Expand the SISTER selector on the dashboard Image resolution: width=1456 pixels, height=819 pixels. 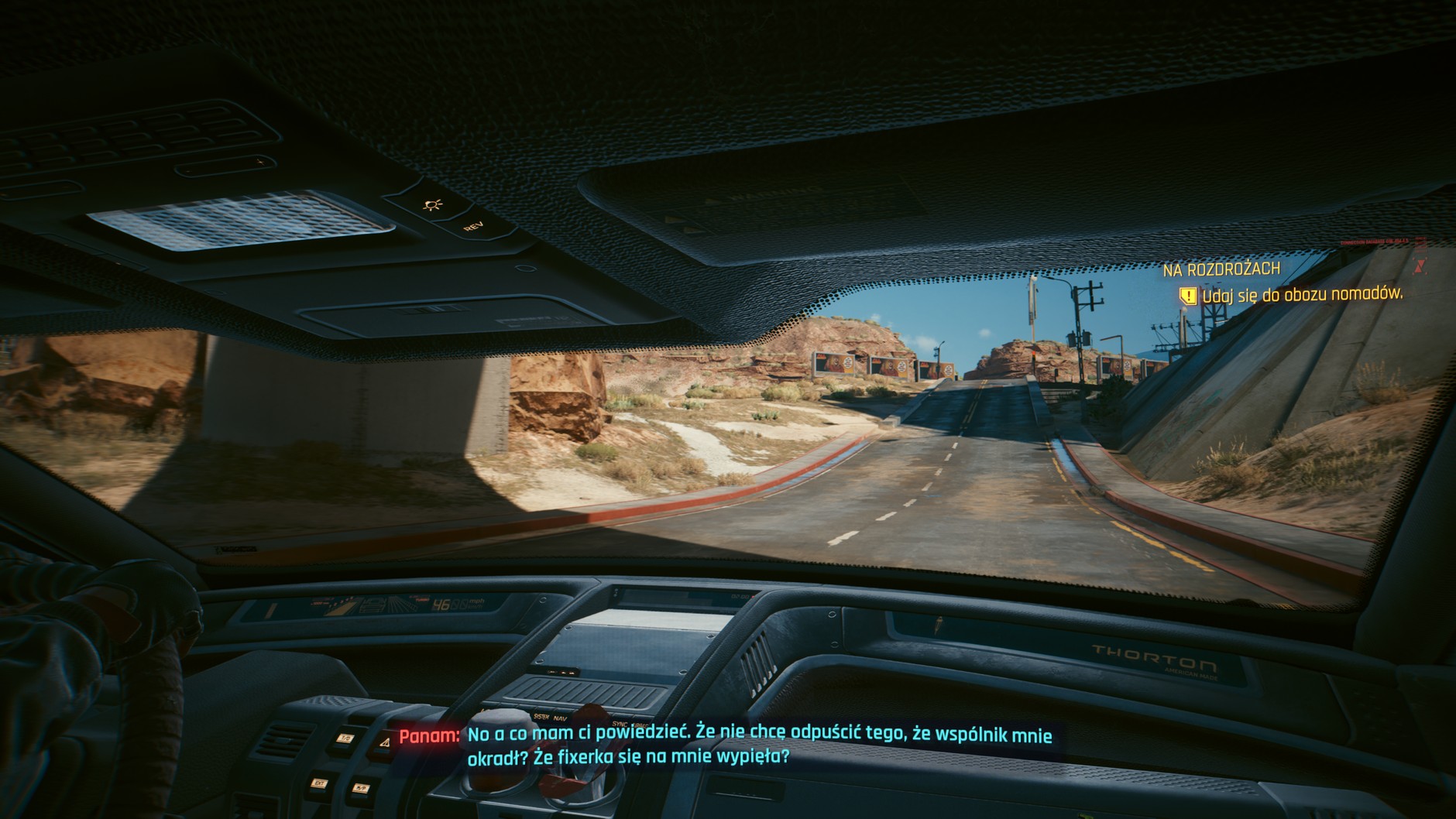(x=541, y=716)
